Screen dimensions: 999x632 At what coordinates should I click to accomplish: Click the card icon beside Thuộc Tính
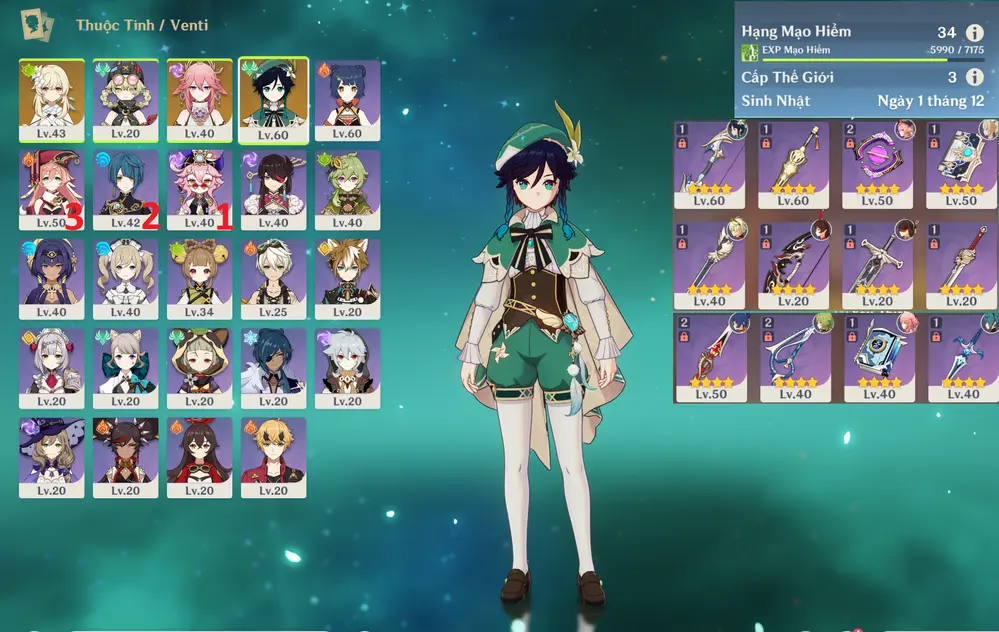(x=39, y=24)
